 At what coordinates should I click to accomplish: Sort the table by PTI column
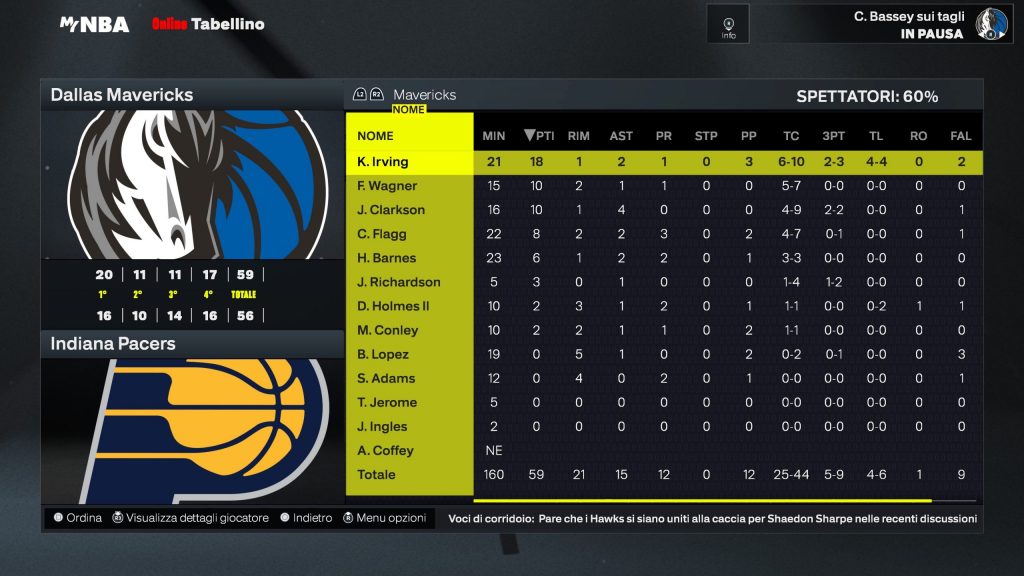click(x=539, y=136)
